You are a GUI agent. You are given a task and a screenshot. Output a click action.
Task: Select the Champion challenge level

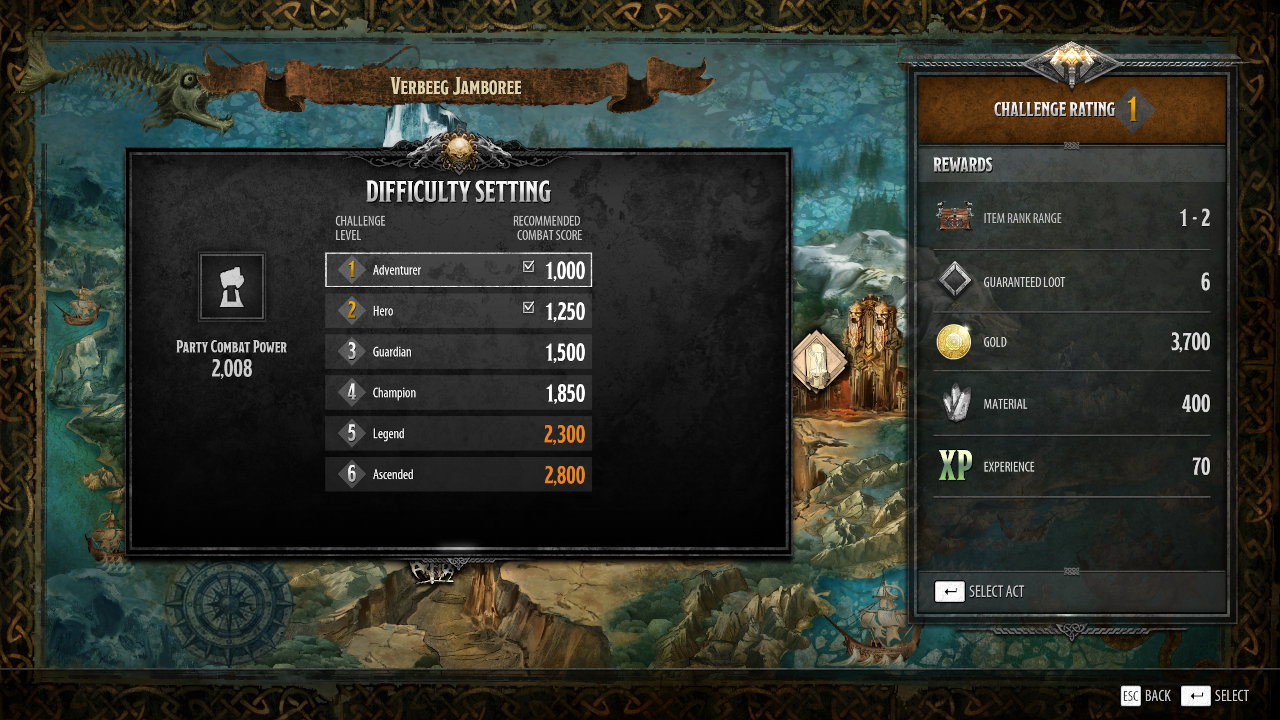pyautogui.click(x=458, y=393)
